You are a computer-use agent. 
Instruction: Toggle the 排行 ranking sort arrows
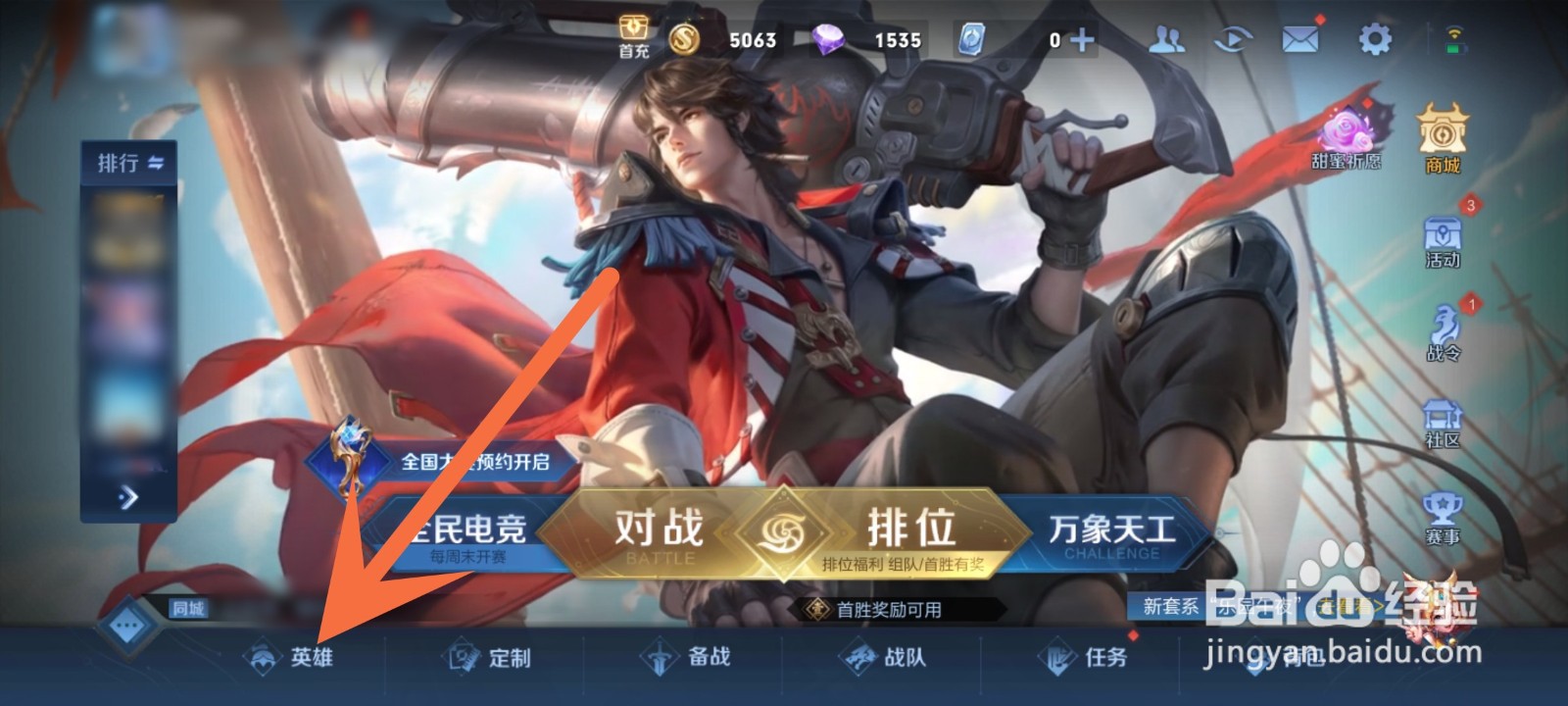tap(155, 163)
